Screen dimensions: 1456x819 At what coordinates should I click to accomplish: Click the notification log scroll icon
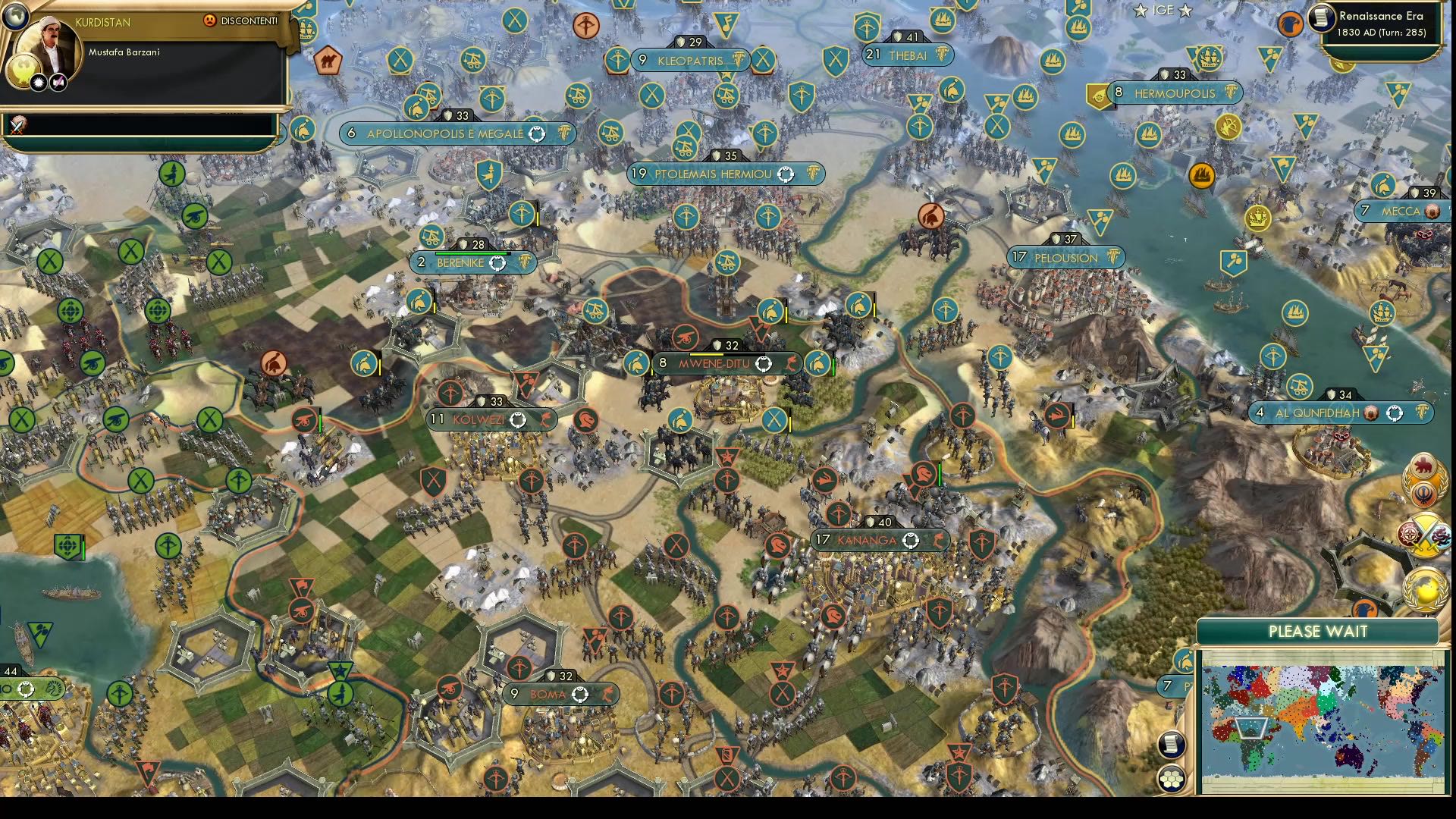pyautogui.click(x=1170, y=746)
